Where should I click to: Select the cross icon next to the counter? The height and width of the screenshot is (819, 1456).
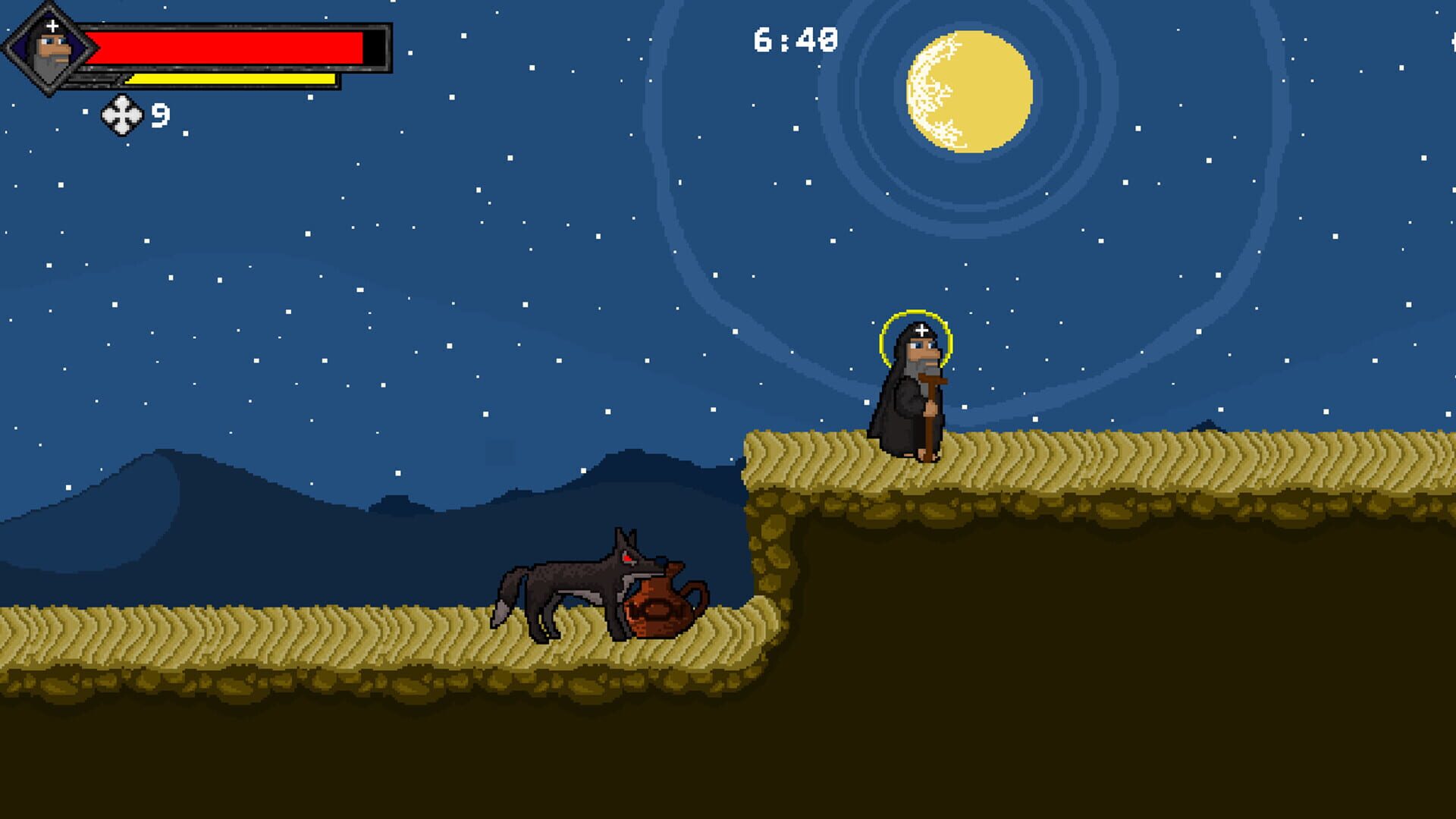pyautogui.click(x=124, y=114)
